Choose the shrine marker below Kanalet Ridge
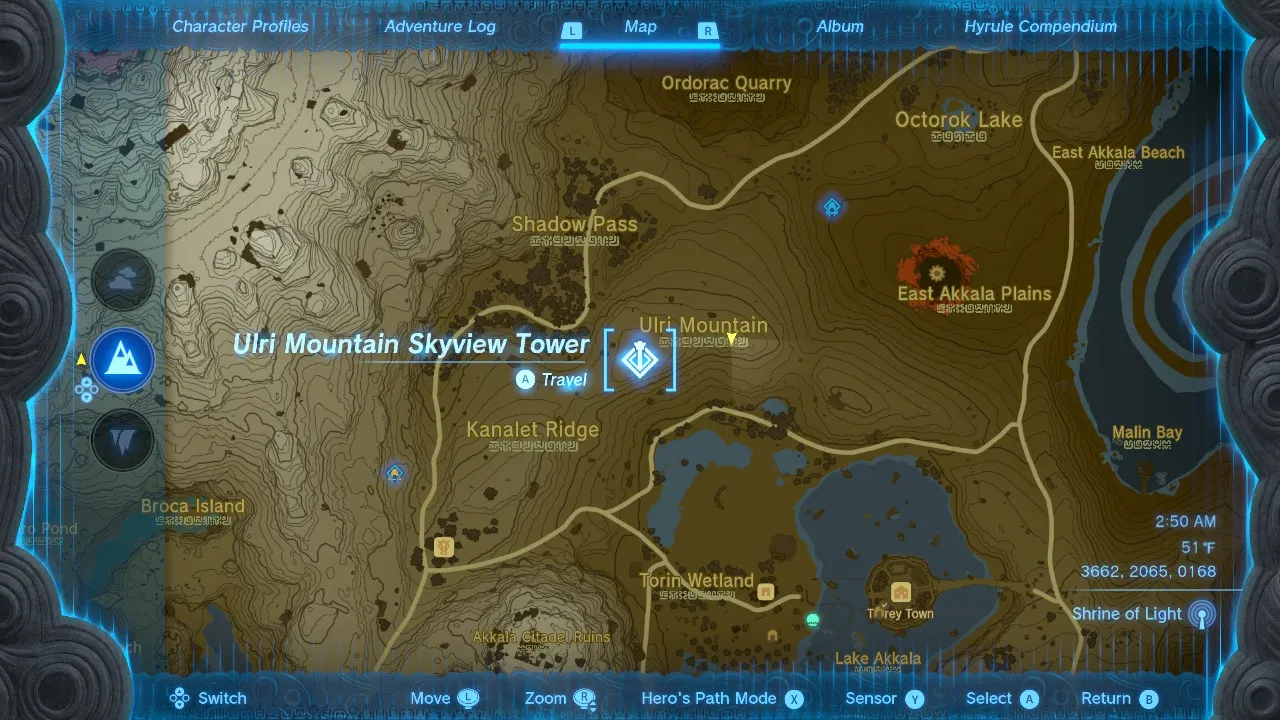 pyautogui.click(x=396, y=473)
